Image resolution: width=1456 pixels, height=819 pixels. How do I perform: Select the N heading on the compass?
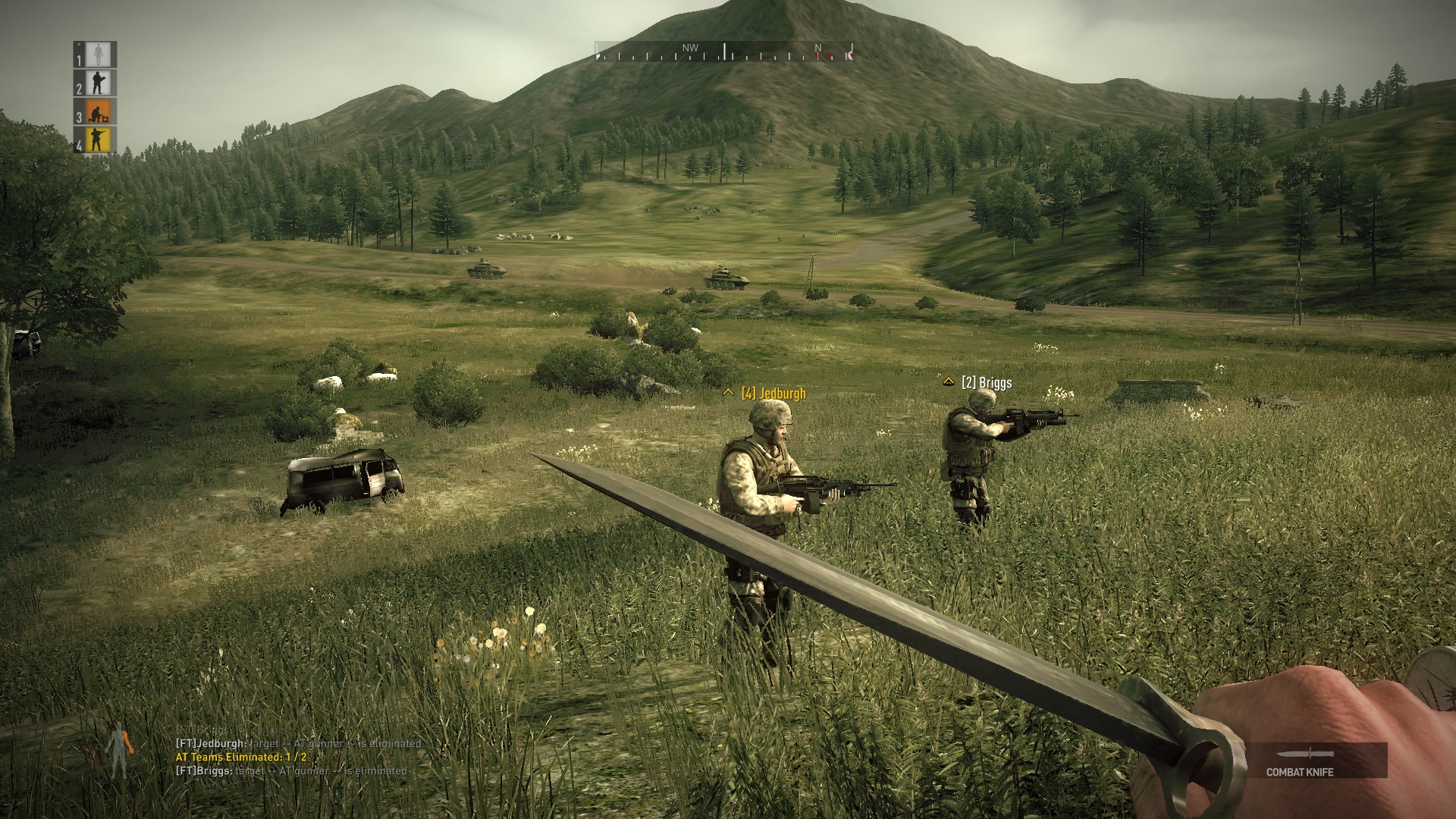coord(817,47)
